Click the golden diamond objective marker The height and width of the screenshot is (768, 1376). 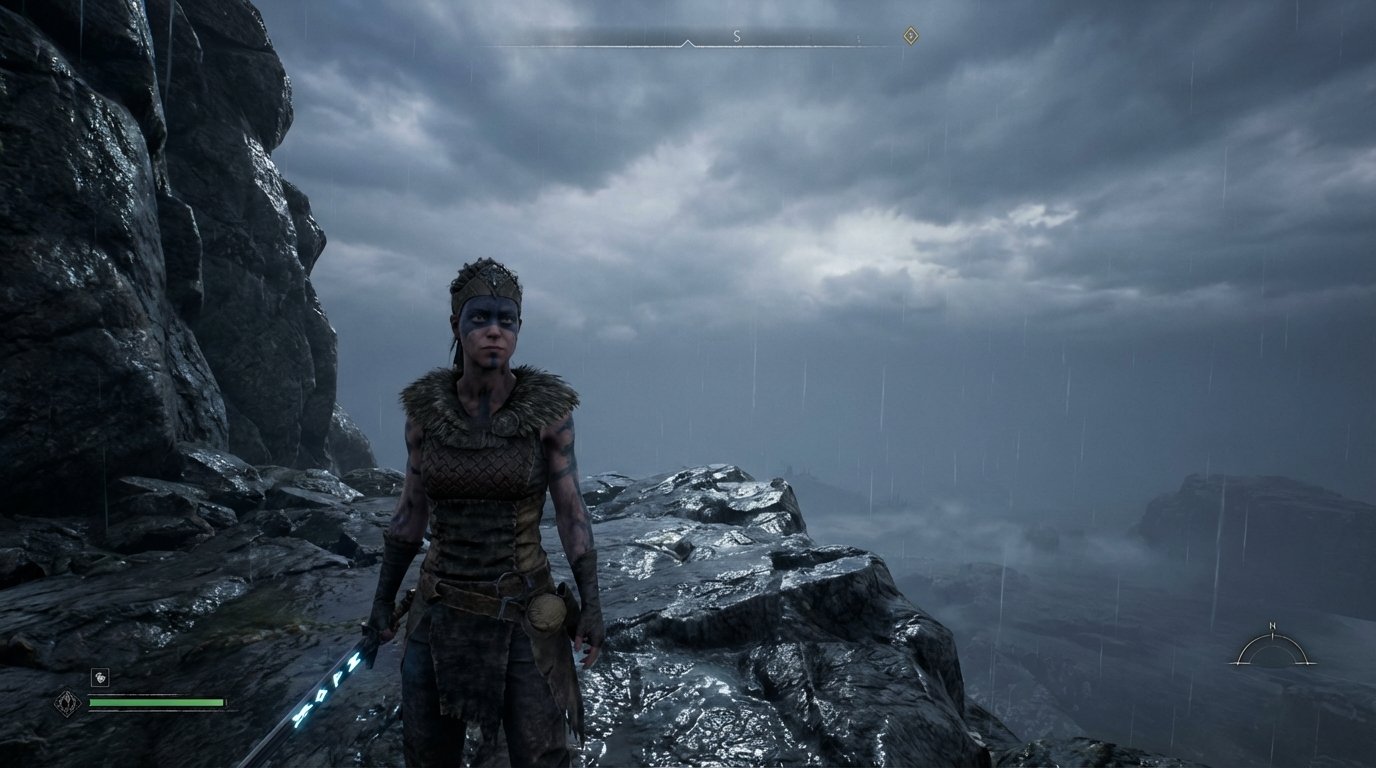tap(911, 35)
